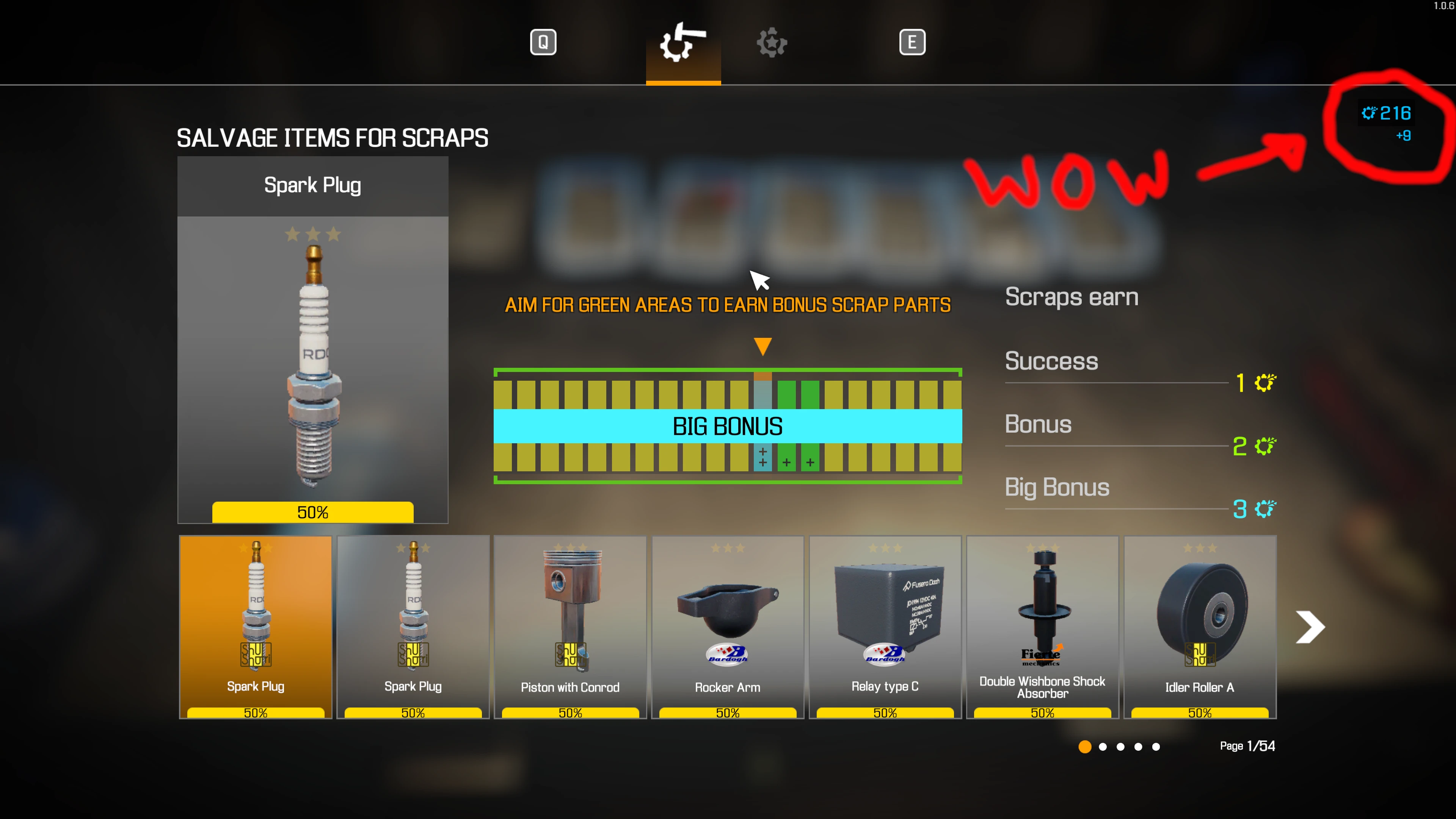
Task: Select the Relay type C item
Action: [x=885, y=619]
